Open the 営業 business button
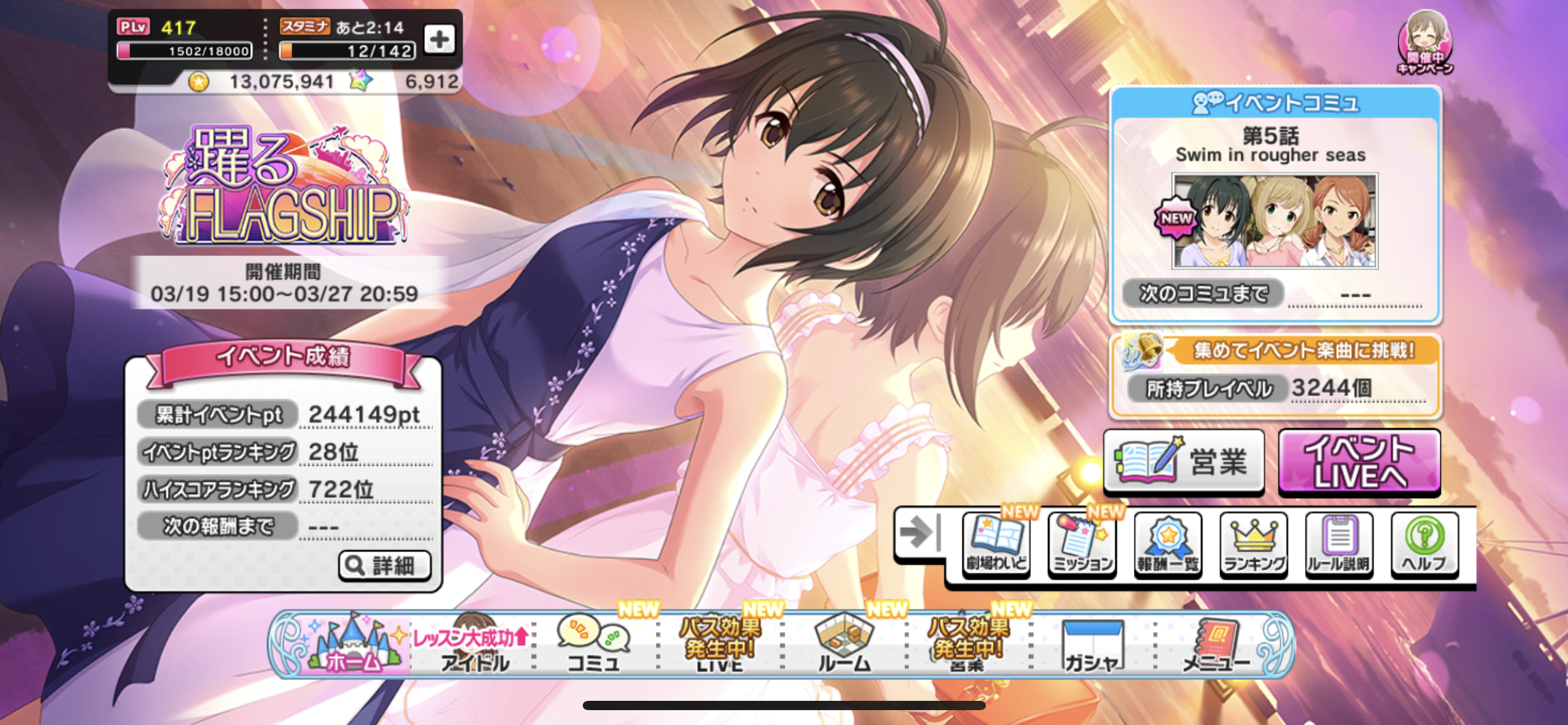Image resolution: width=1568 pixels, height=725 pixels. 1183,462
